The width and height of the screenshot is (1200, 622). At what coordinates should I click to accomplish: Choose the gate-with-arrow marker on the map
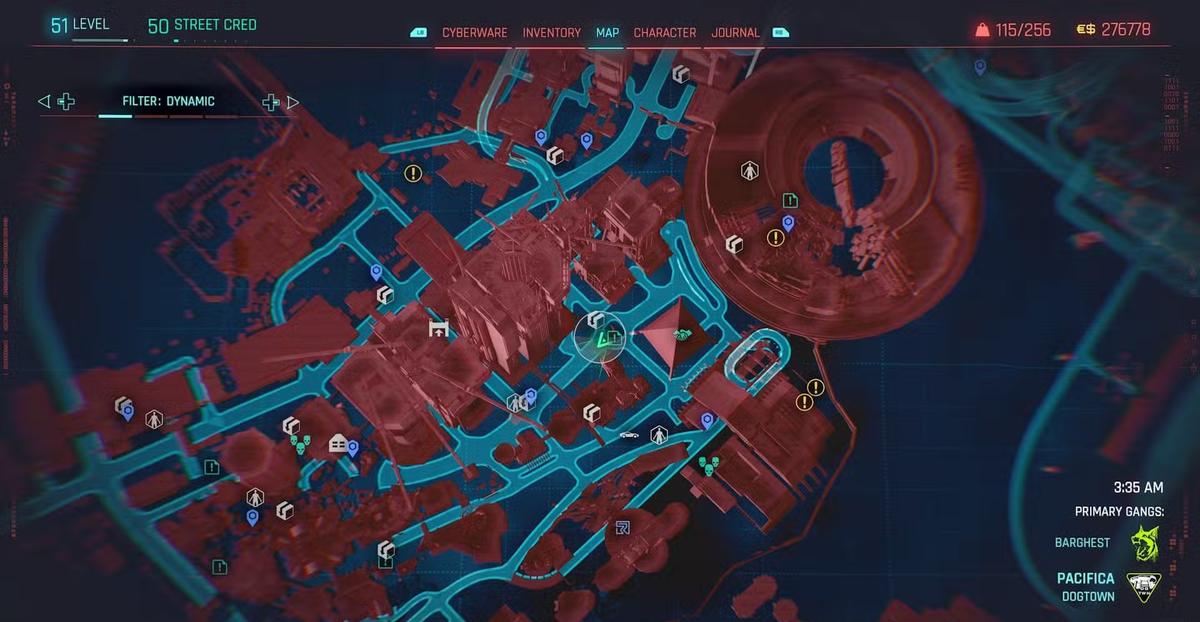click(x=437, y=328)
